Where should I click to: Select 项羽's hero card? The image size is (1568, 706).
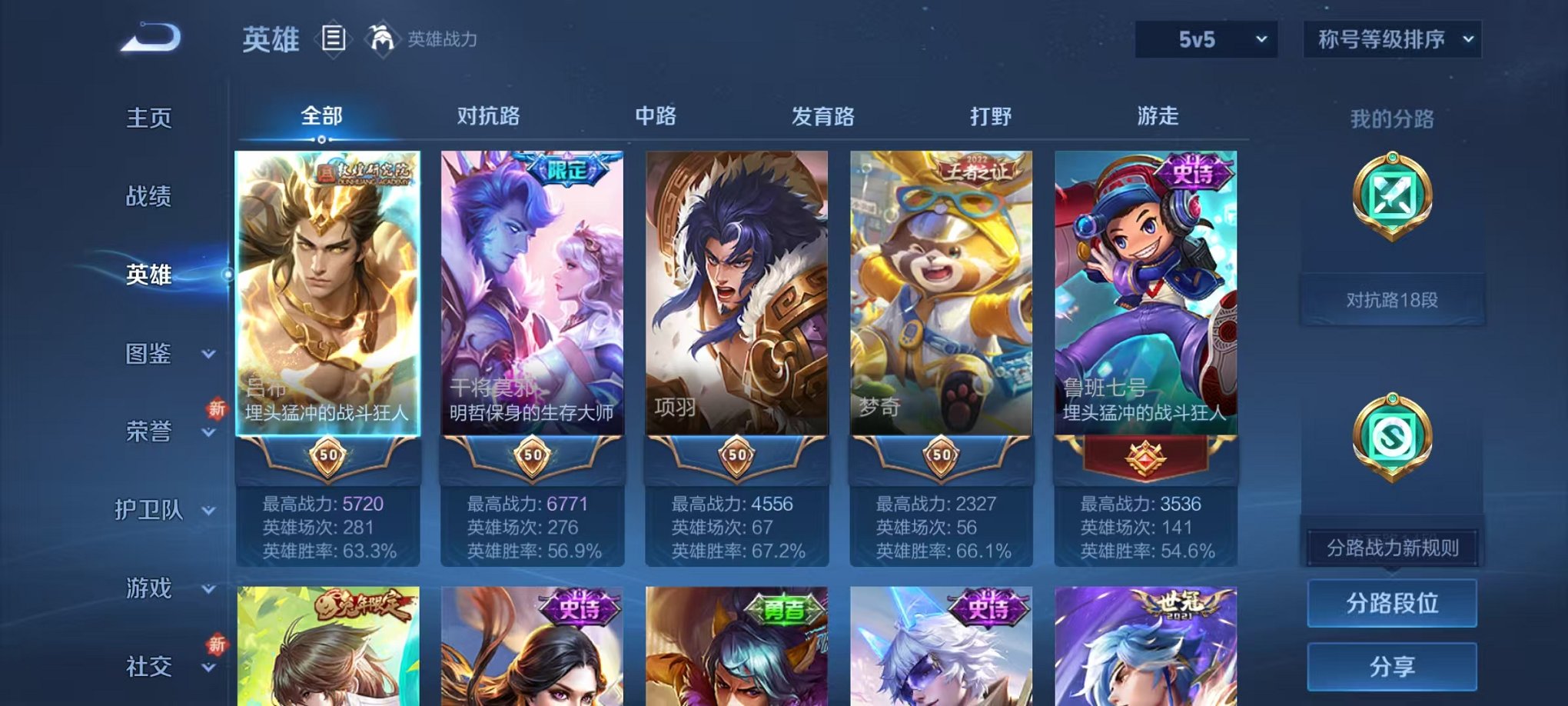pyautogui.click(x=736, y=308)
